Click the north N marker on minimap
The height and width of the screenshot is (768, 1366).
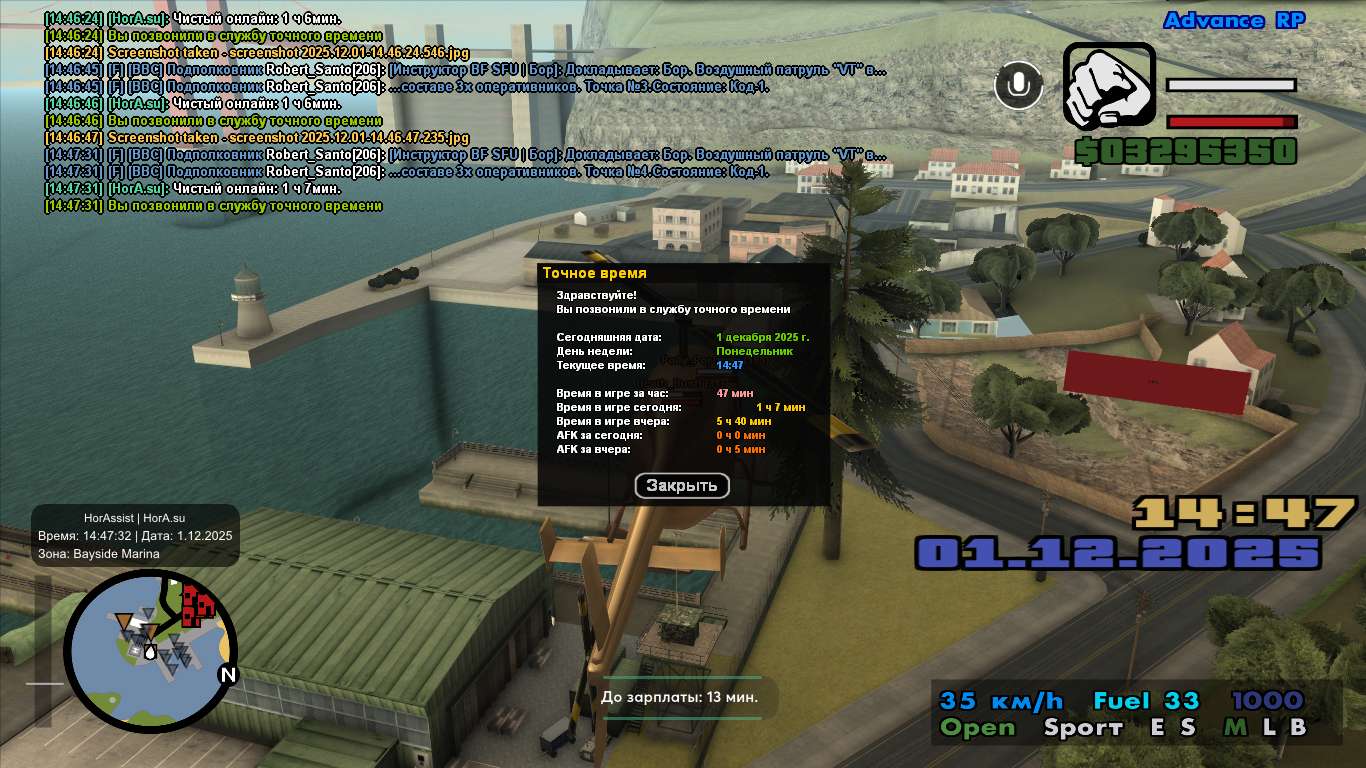[228, 675]
